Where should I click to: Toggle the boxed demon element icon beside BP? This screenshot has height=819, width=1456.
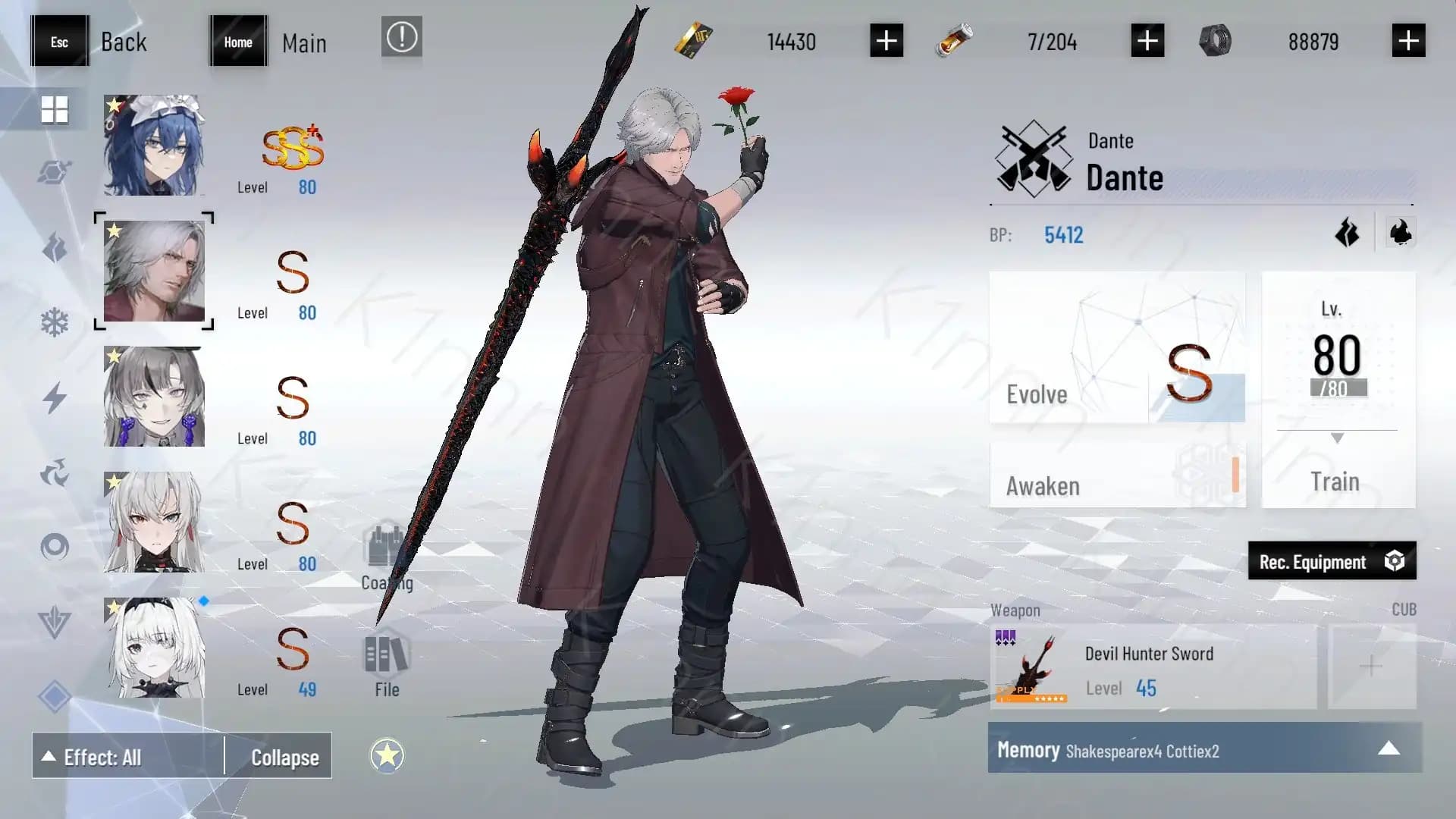[x=1401, y=232]
